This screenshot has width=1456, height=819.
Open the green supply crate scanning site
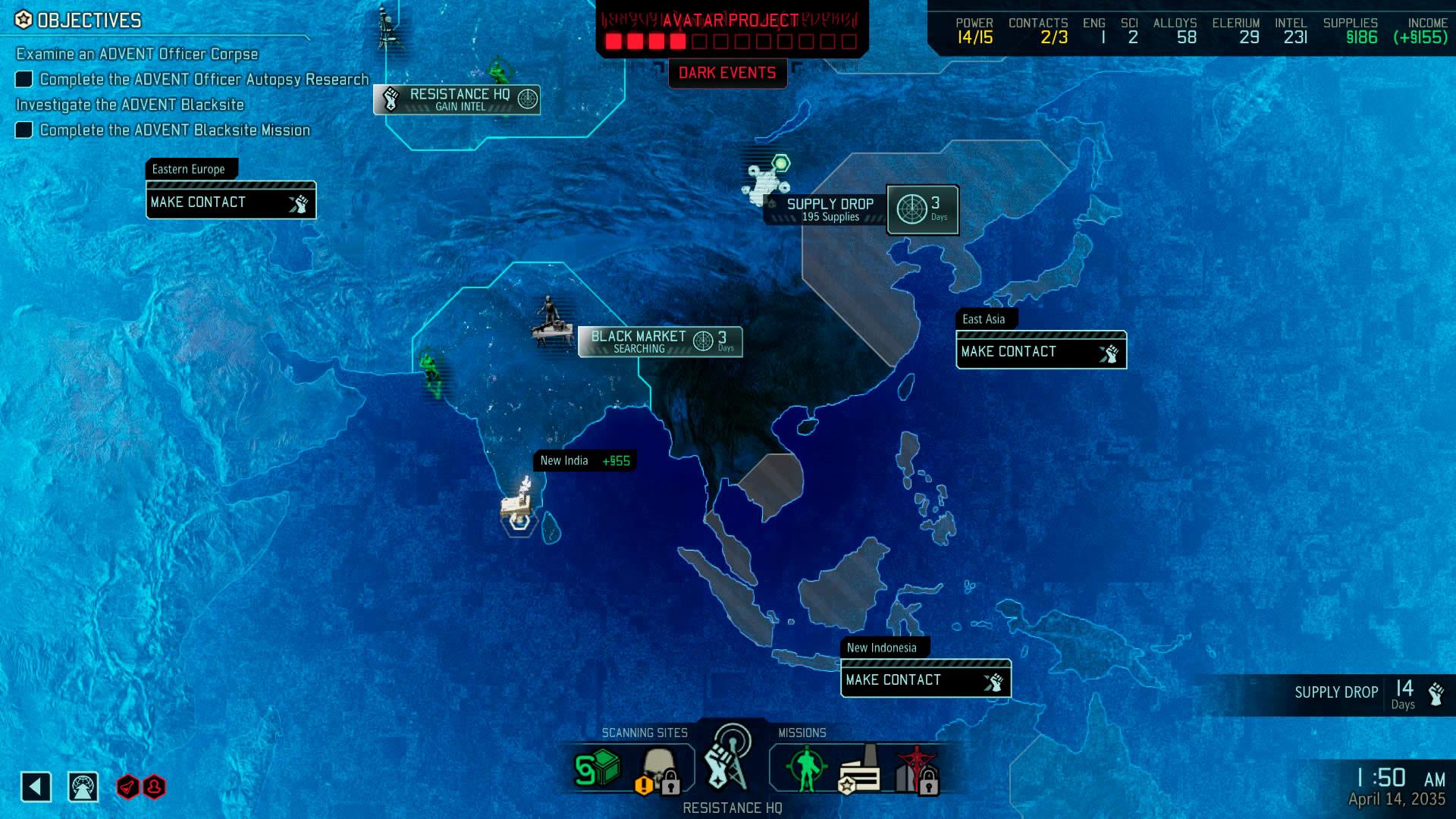click(597, 770)
